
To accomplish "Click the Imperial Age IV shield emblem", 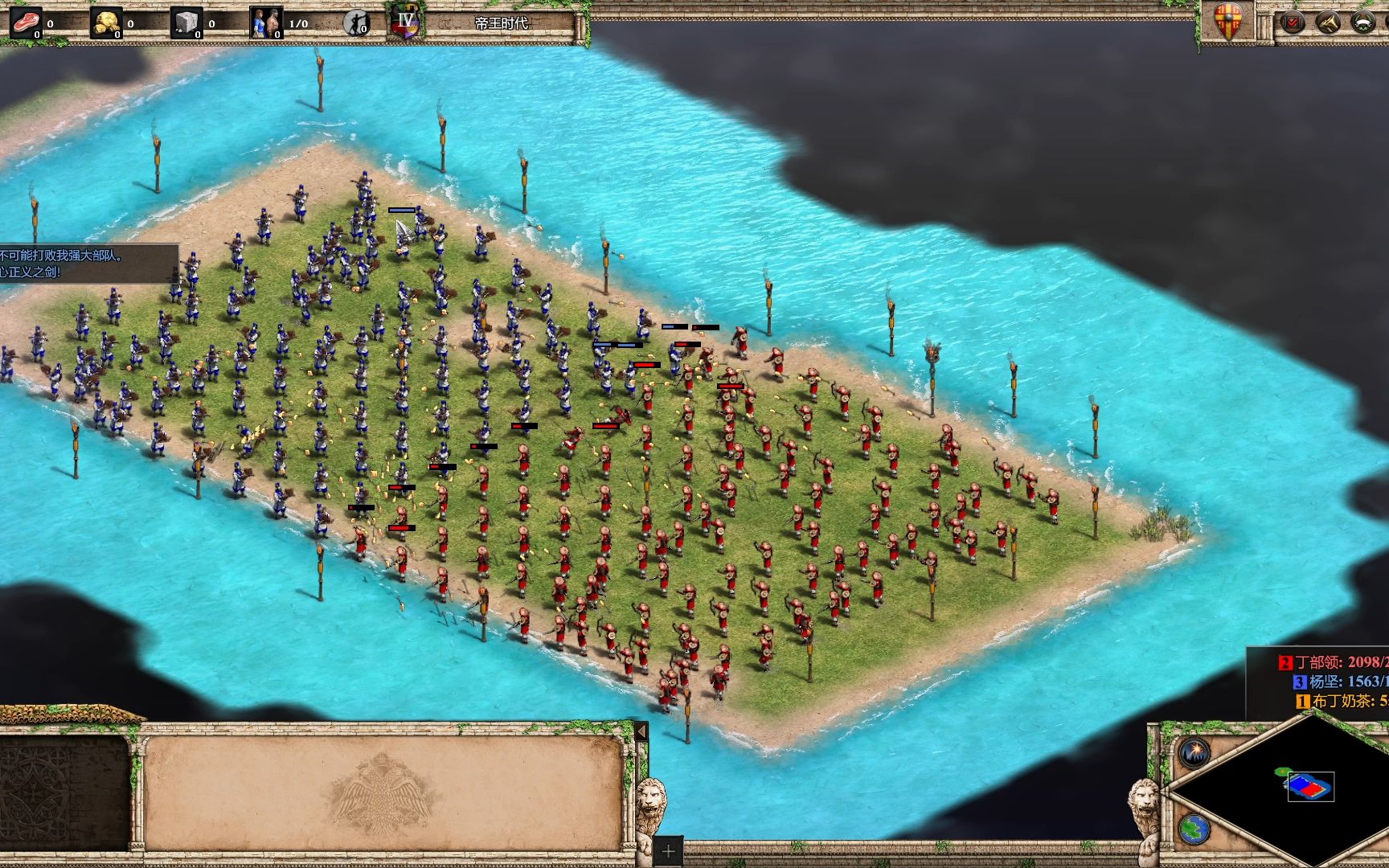I will 406,22.
